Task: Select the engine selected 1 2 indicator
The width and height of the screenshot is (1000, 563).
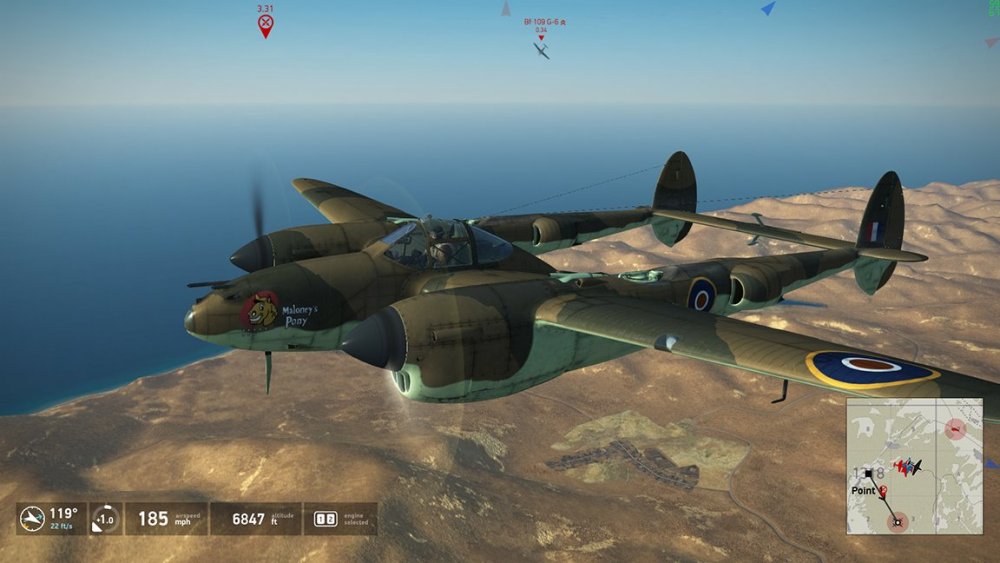Action: coord(326,518)
